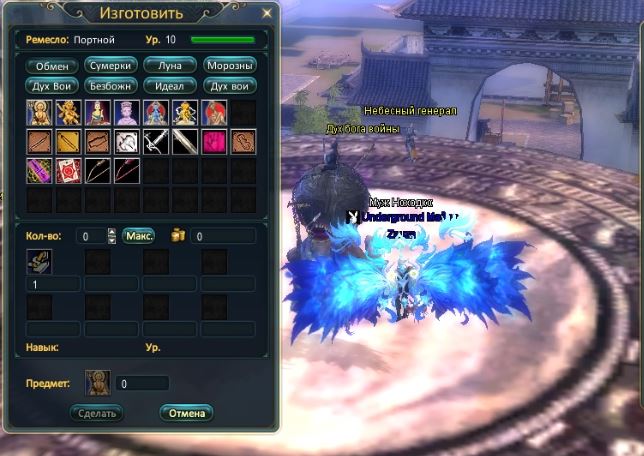Select the Луна category
Viewport: 644px width, 456px height.
pos(170,65)
